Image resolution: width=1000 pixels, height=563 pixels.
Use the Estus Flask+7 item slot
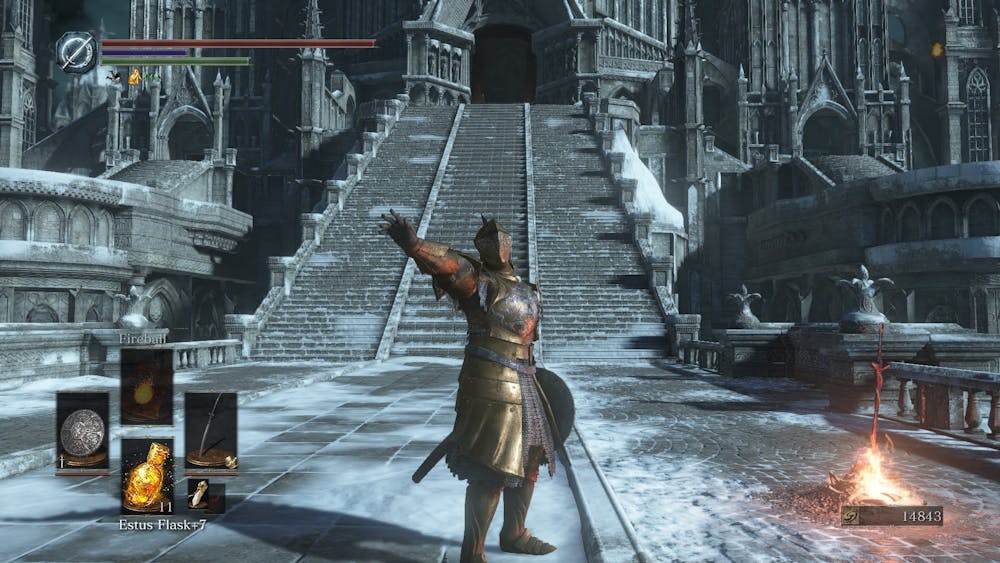[x=146, y=476]
